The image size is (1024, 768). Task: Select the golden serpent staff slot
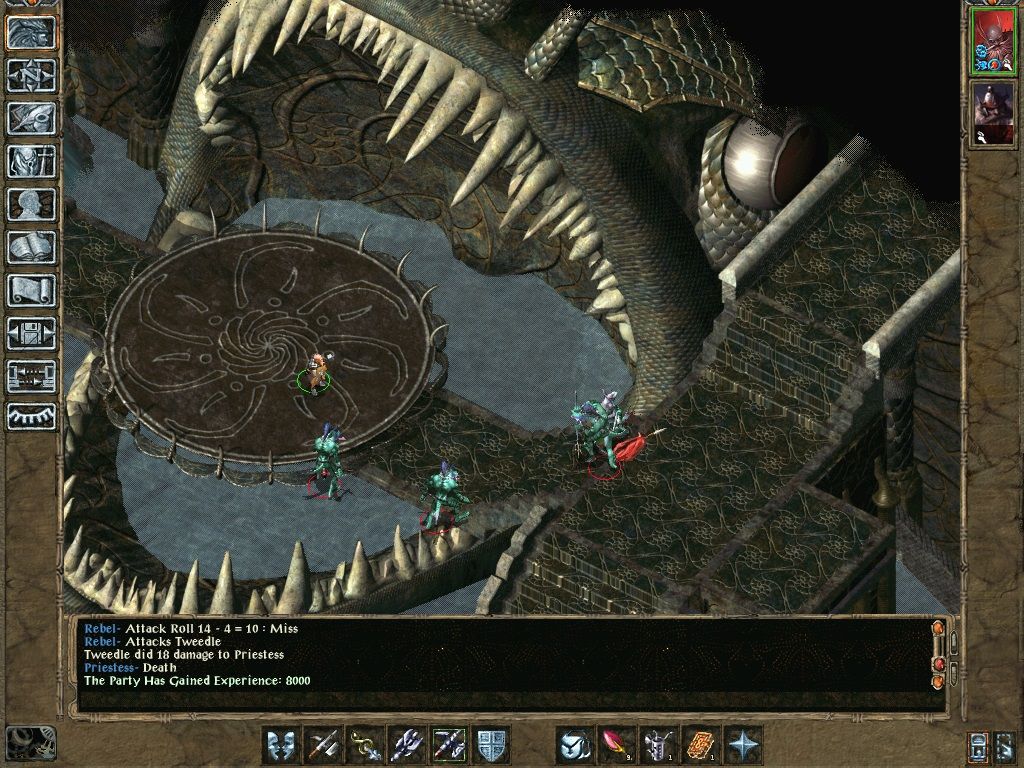pos(365,745)
